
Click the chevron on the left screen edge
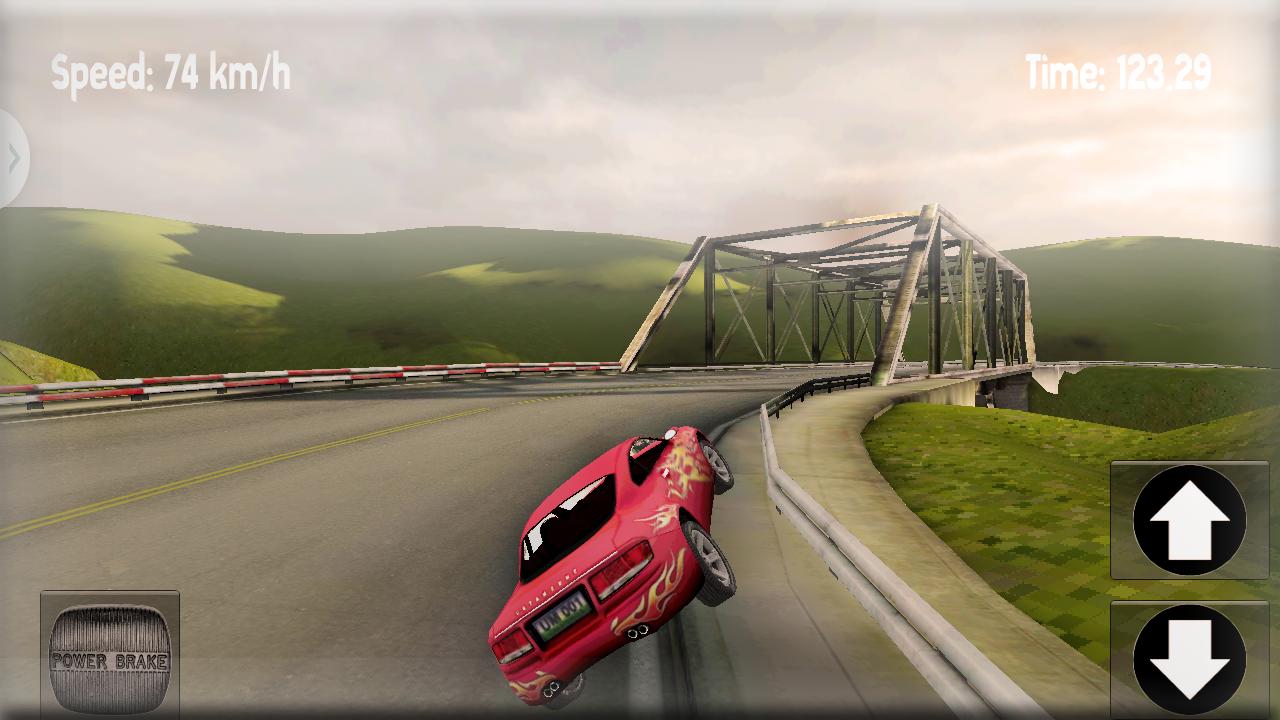(12, 155)
